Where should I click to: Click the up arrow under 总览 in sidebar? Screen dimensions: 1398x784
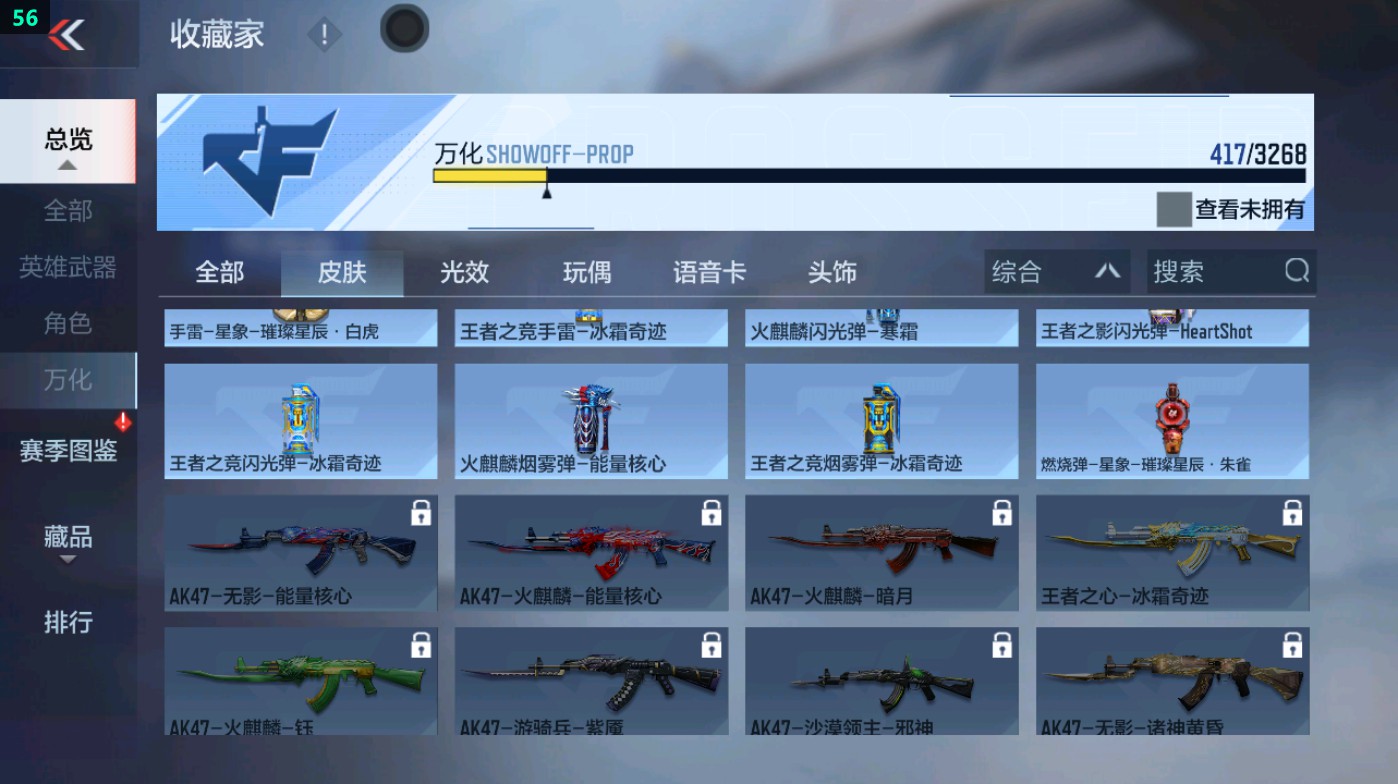pos(68,165)
